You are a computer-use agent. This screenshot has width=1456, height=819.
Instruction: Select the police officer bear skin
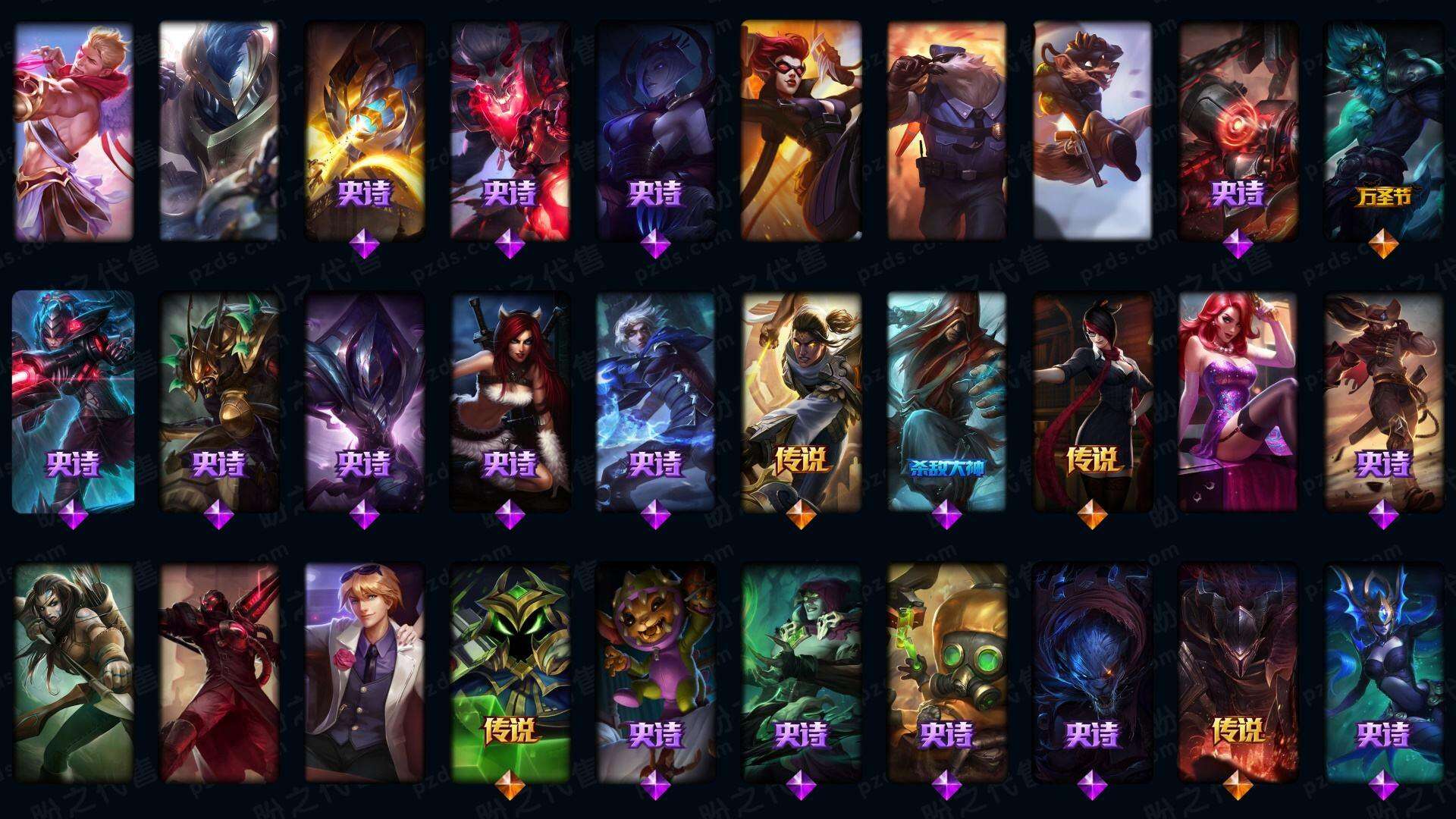946,130
